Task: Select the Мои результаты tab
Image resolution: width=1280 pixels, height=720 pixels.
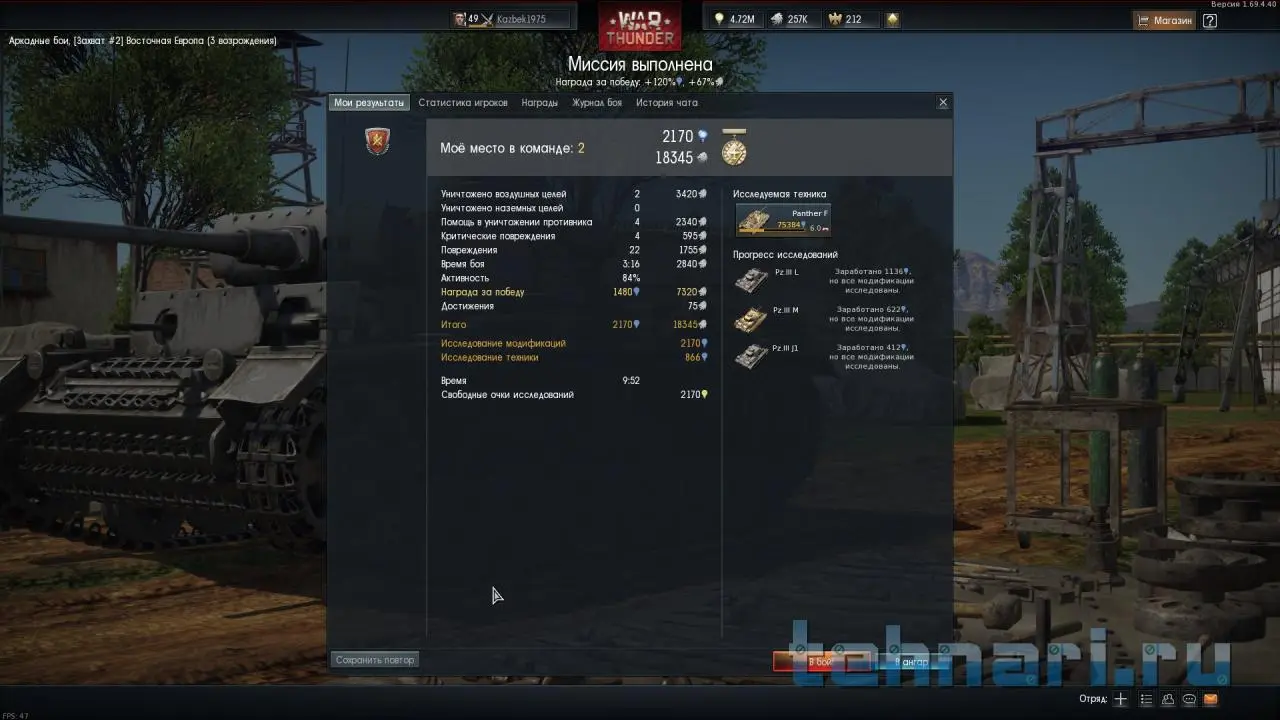Action: [x=369, y=103]
